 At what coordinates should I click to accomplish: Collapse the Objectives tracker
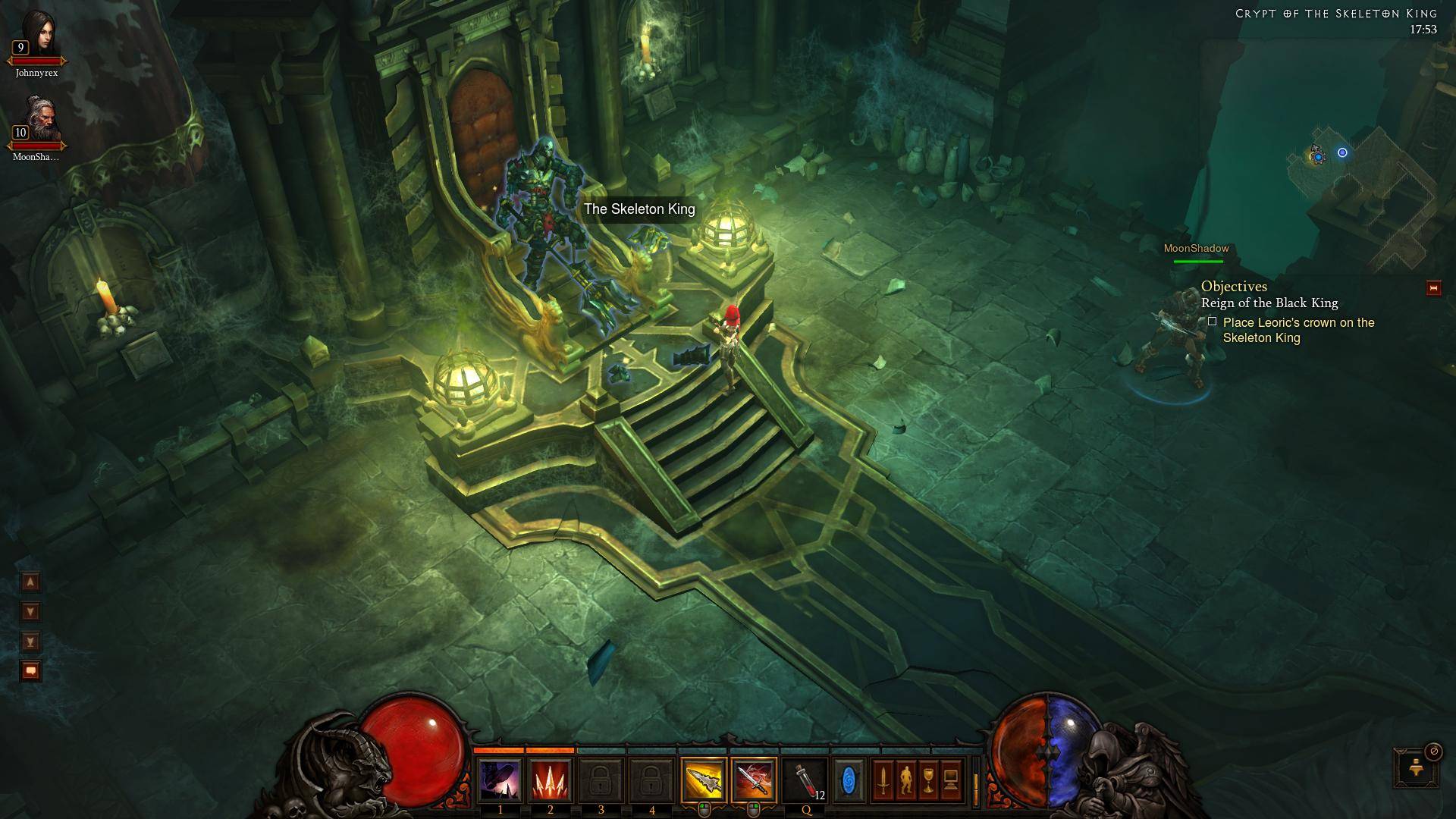1433,288
